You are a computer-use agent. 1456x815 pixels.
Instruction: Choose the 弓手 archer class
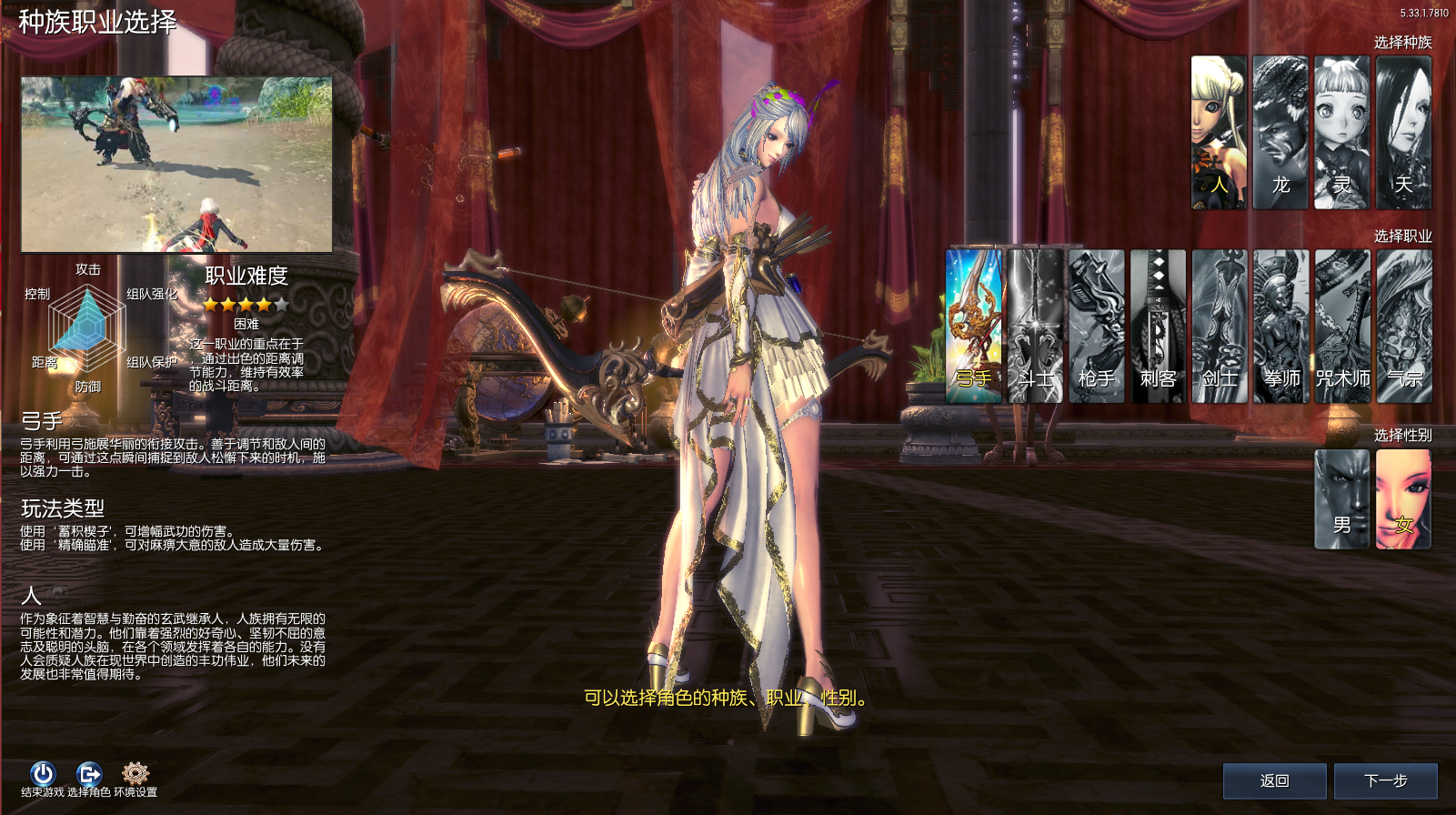click(974, 326)
